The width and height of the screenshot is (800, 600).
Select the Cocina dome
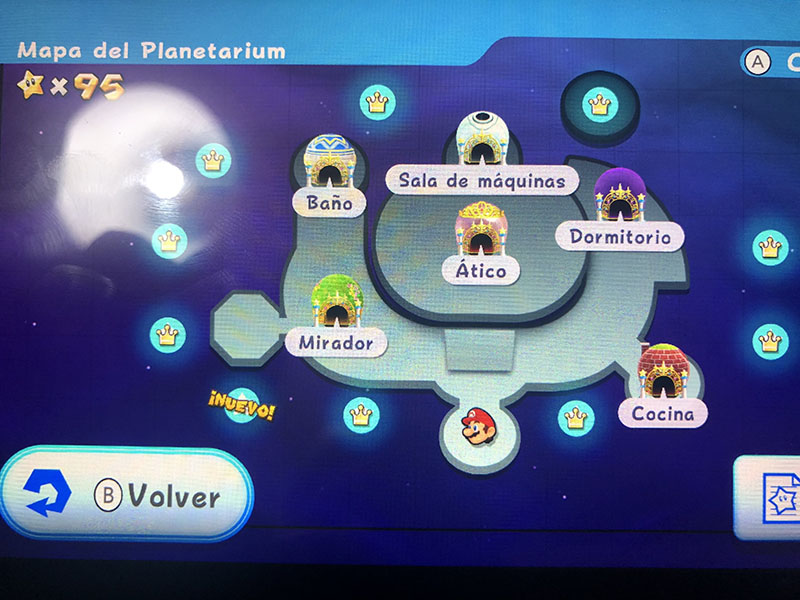tap(660, 372)
